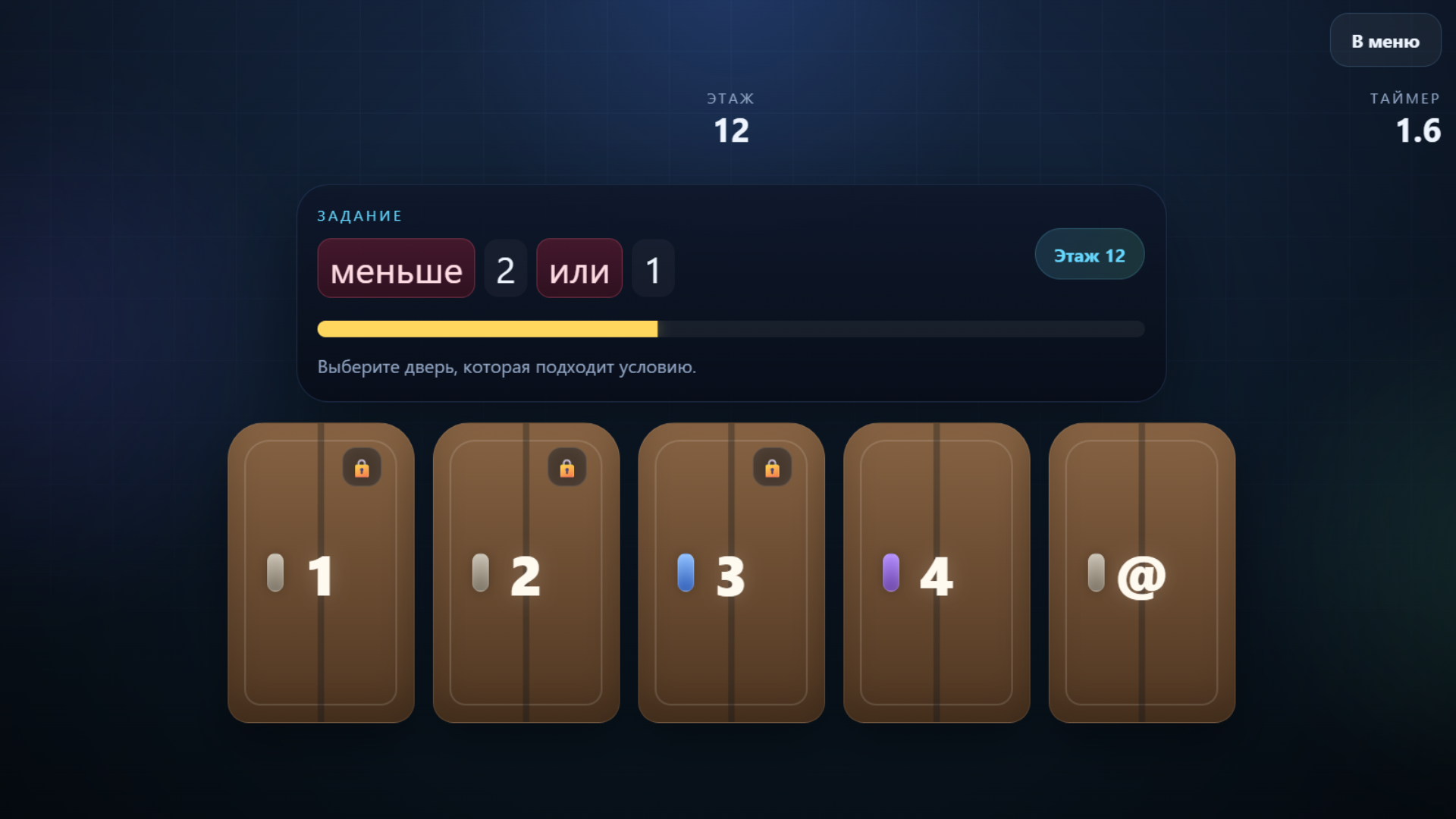Click the number 1 chip in the task

point(653,268)
